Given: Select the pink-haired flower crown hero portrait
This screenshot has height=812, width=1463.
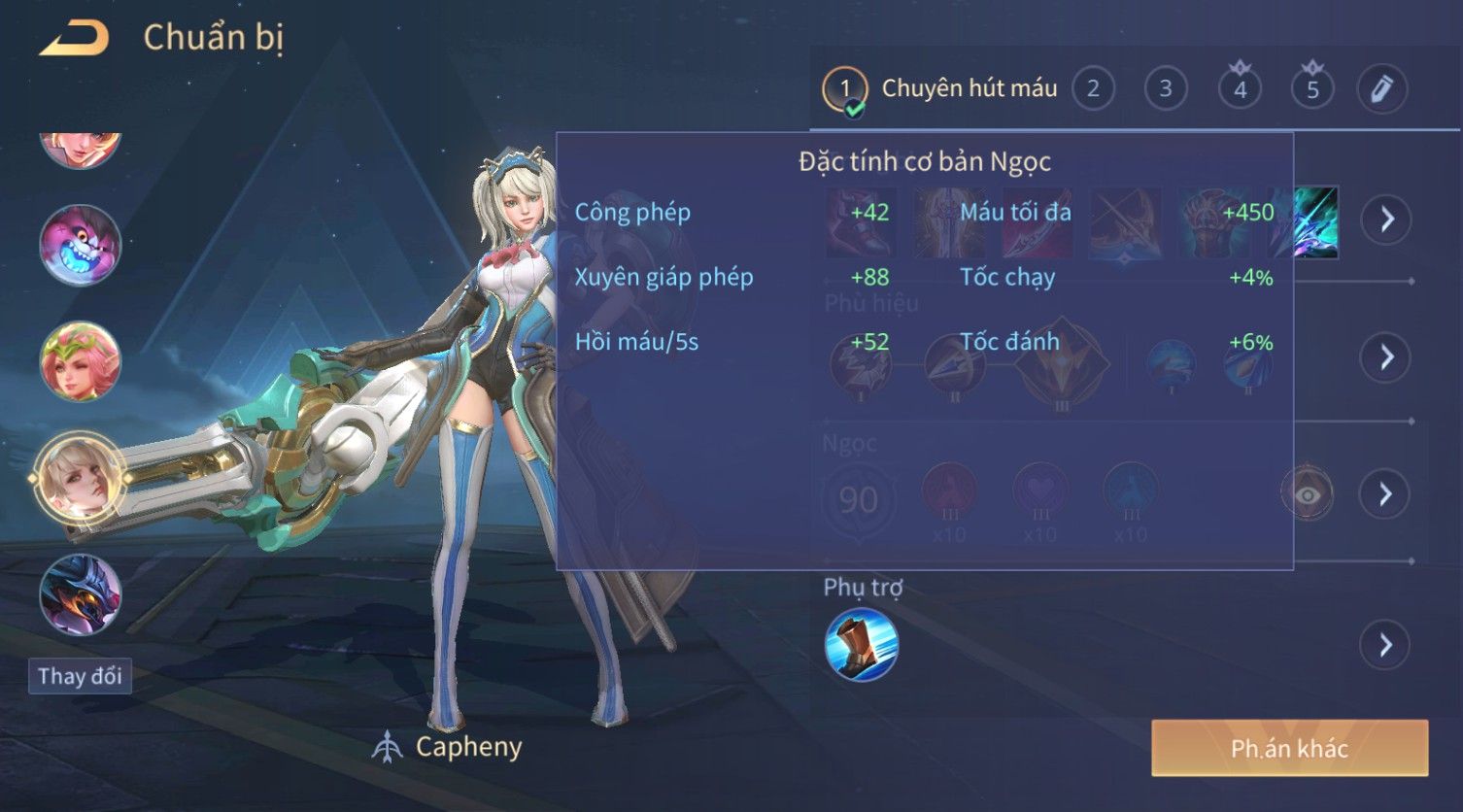Looking at the screenshot, I should [x=81, y=361].
